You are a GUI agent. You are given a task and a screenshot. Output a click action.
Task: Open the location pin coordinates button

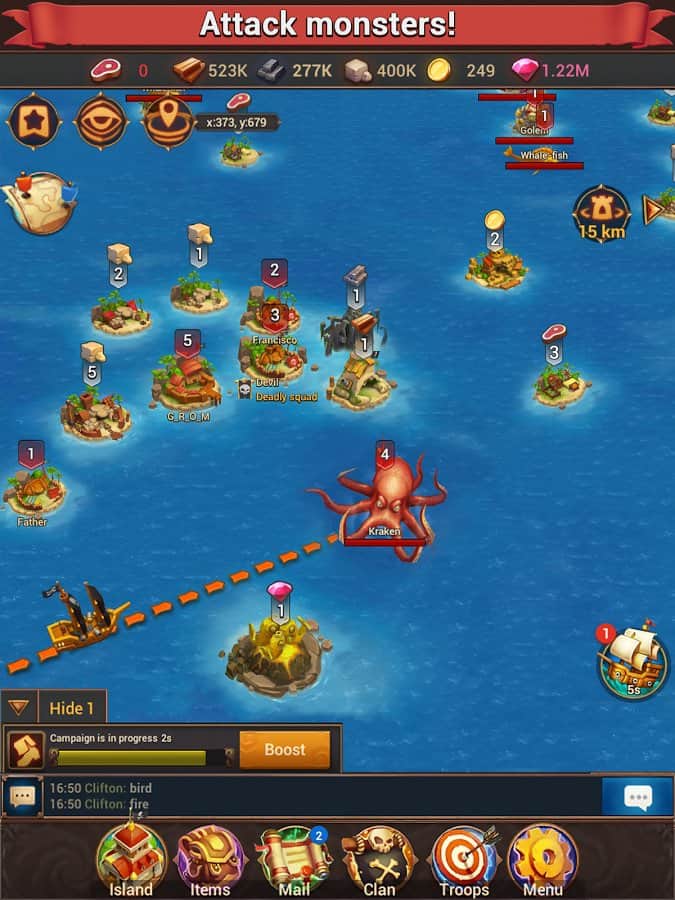[x=168, y=121]
